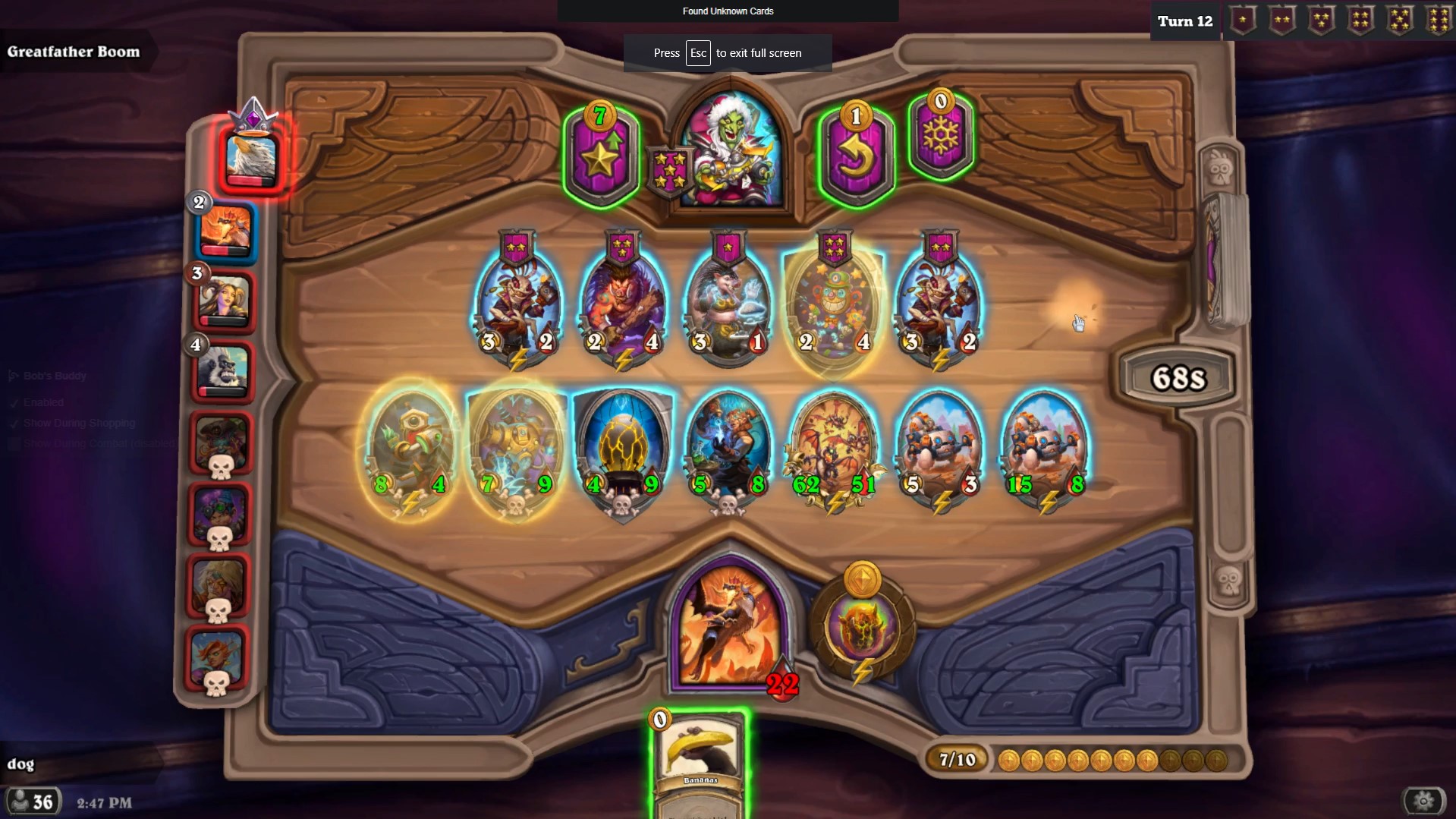Refresh the tavern minions
Viewport: 1456px width, 819px height.
pos(856,156)
